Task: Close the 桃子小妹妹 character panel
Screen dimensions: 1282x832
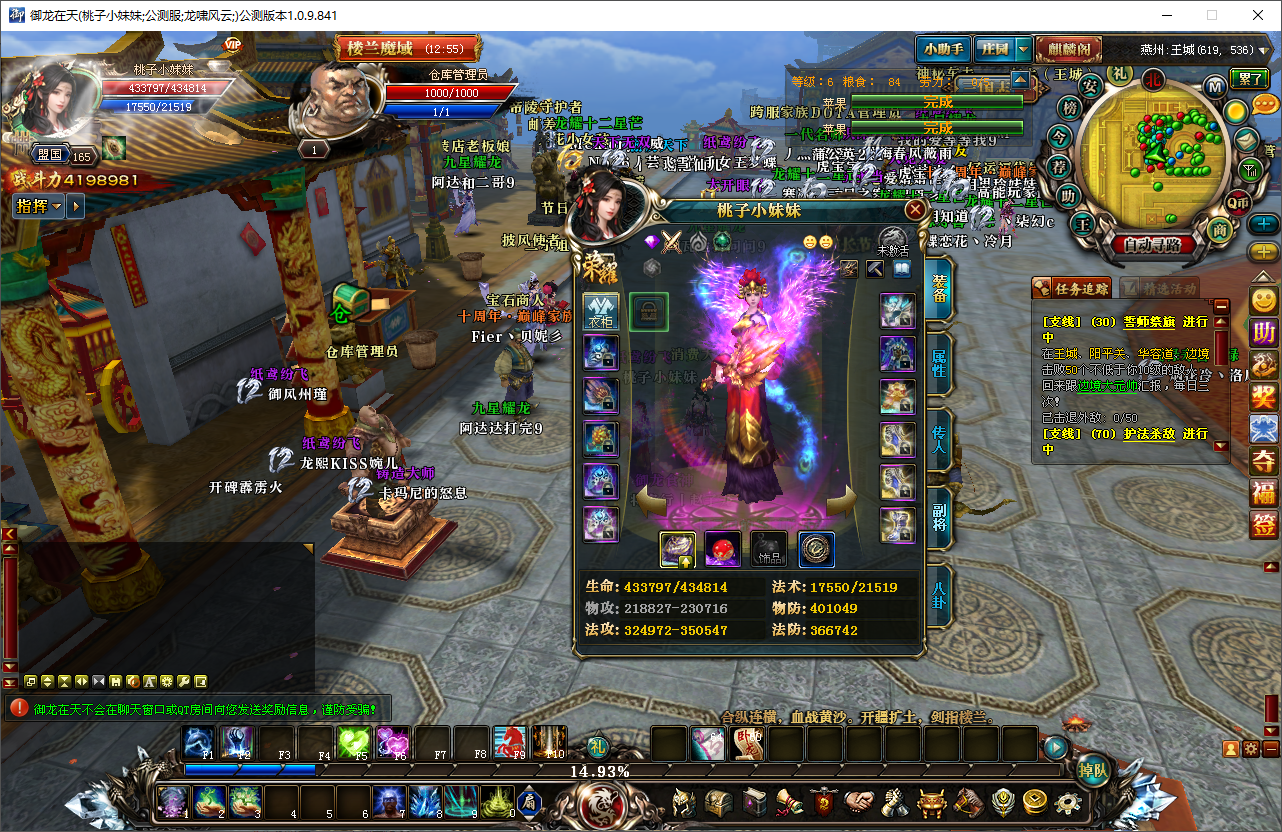Action: coord(914,210)
